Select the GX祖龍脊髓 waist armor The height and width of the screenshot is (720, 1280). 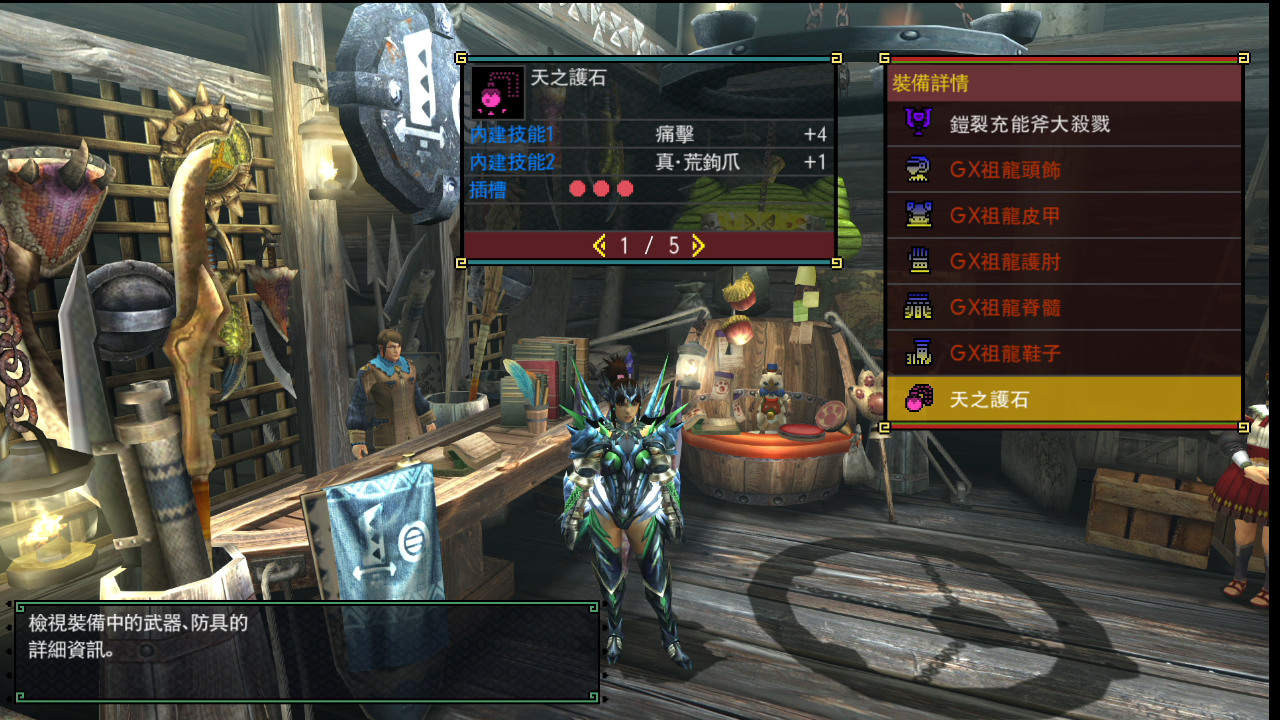click(x=1063, y=308)
